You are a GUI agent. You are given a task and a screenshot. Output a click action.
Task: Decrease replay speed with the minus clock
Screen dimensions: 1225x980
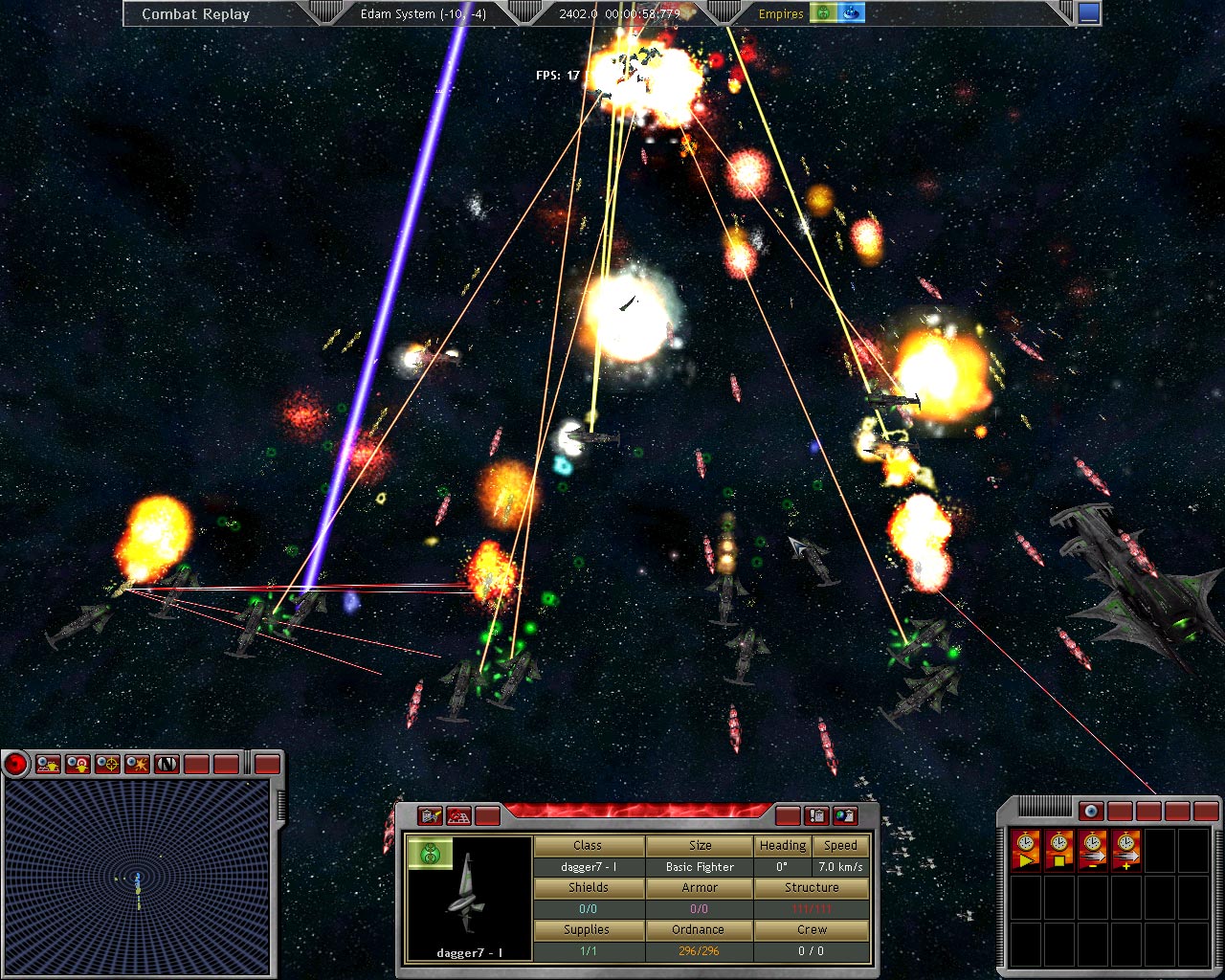coord(1093,847)
